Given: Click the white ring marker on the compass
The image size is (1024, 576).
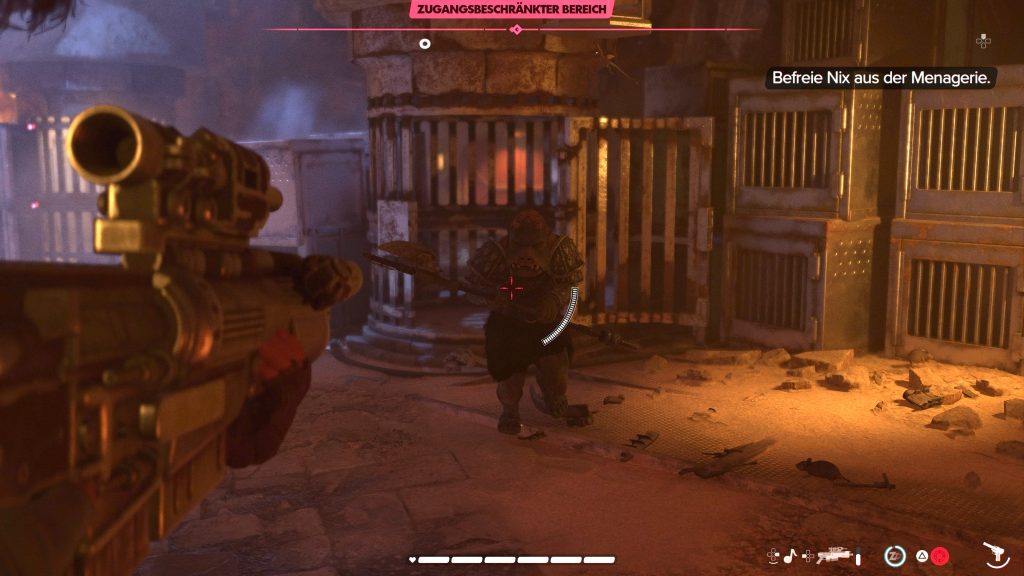Looking at the screenshot, I should pos(425,44).
